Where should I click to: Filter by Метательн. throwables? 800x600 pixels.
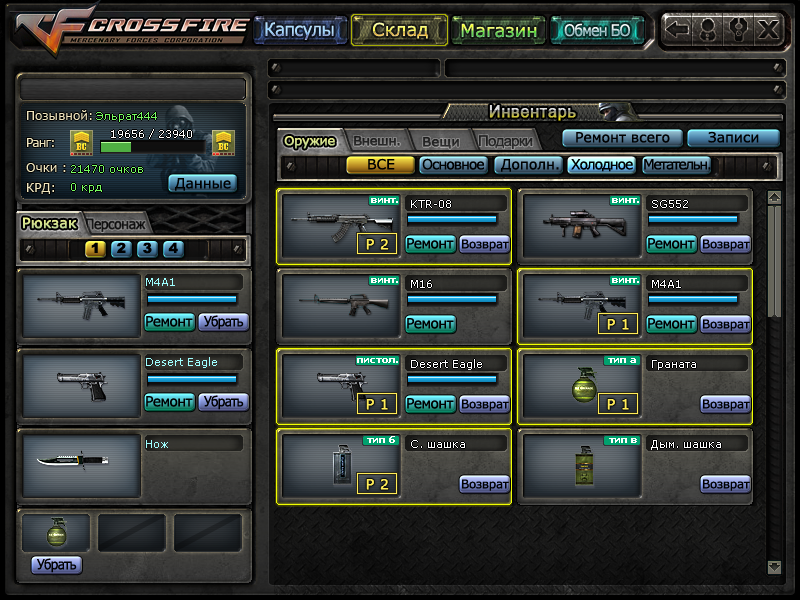click(676, 165)
